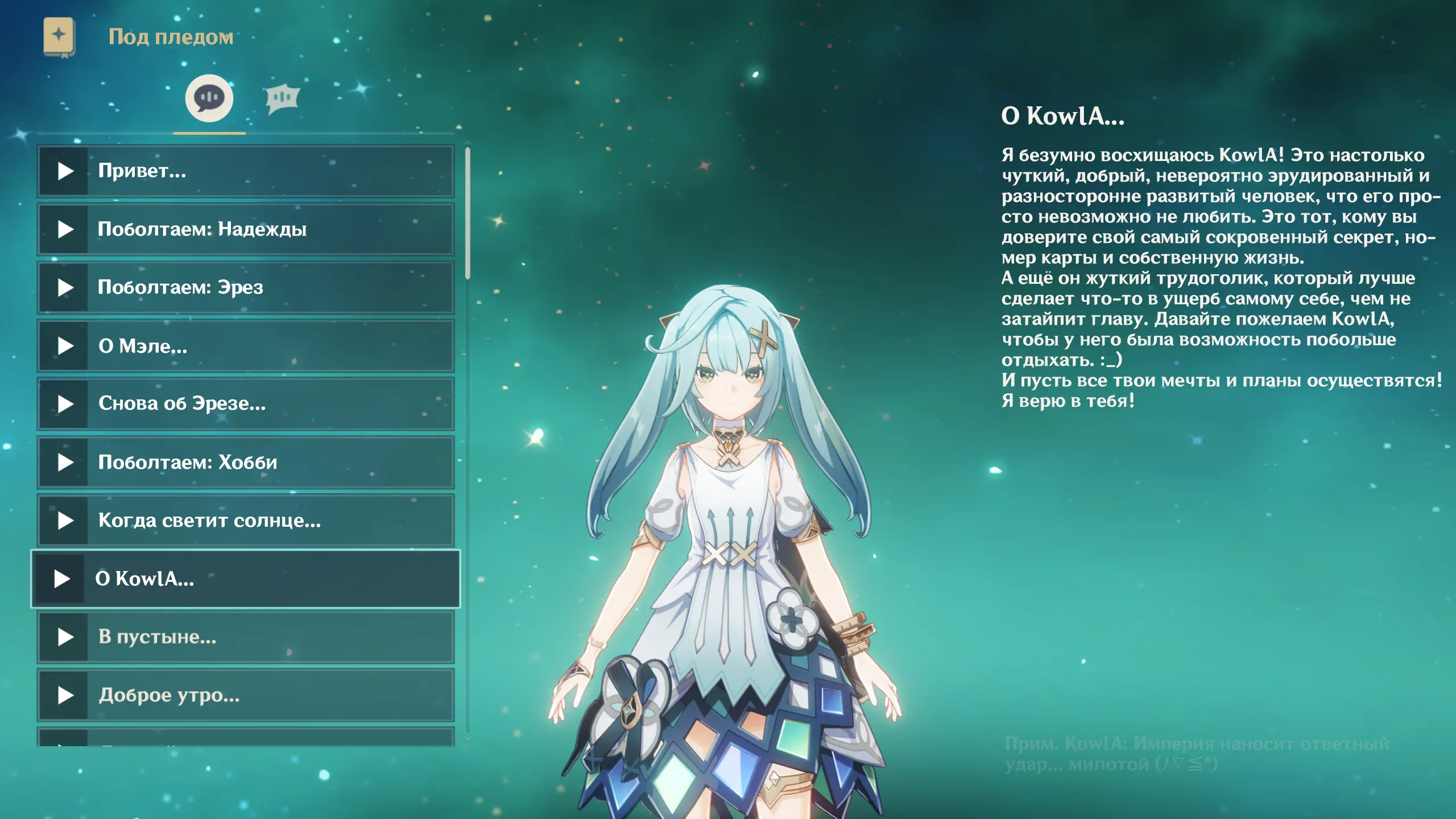Click the golden book icon beside the title

59,37
